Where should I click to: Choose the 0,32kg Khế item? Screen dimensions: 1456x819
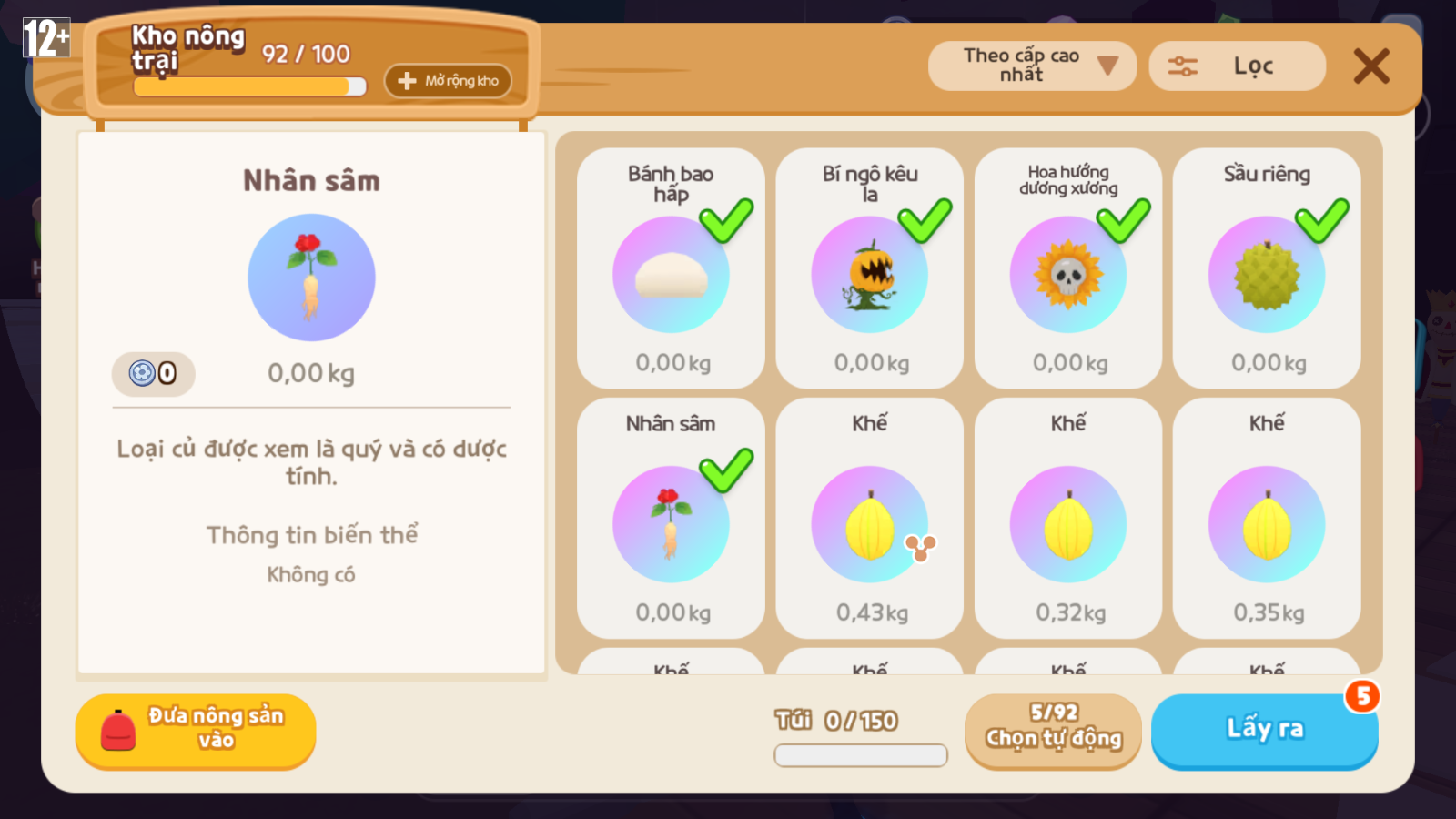1067,519
